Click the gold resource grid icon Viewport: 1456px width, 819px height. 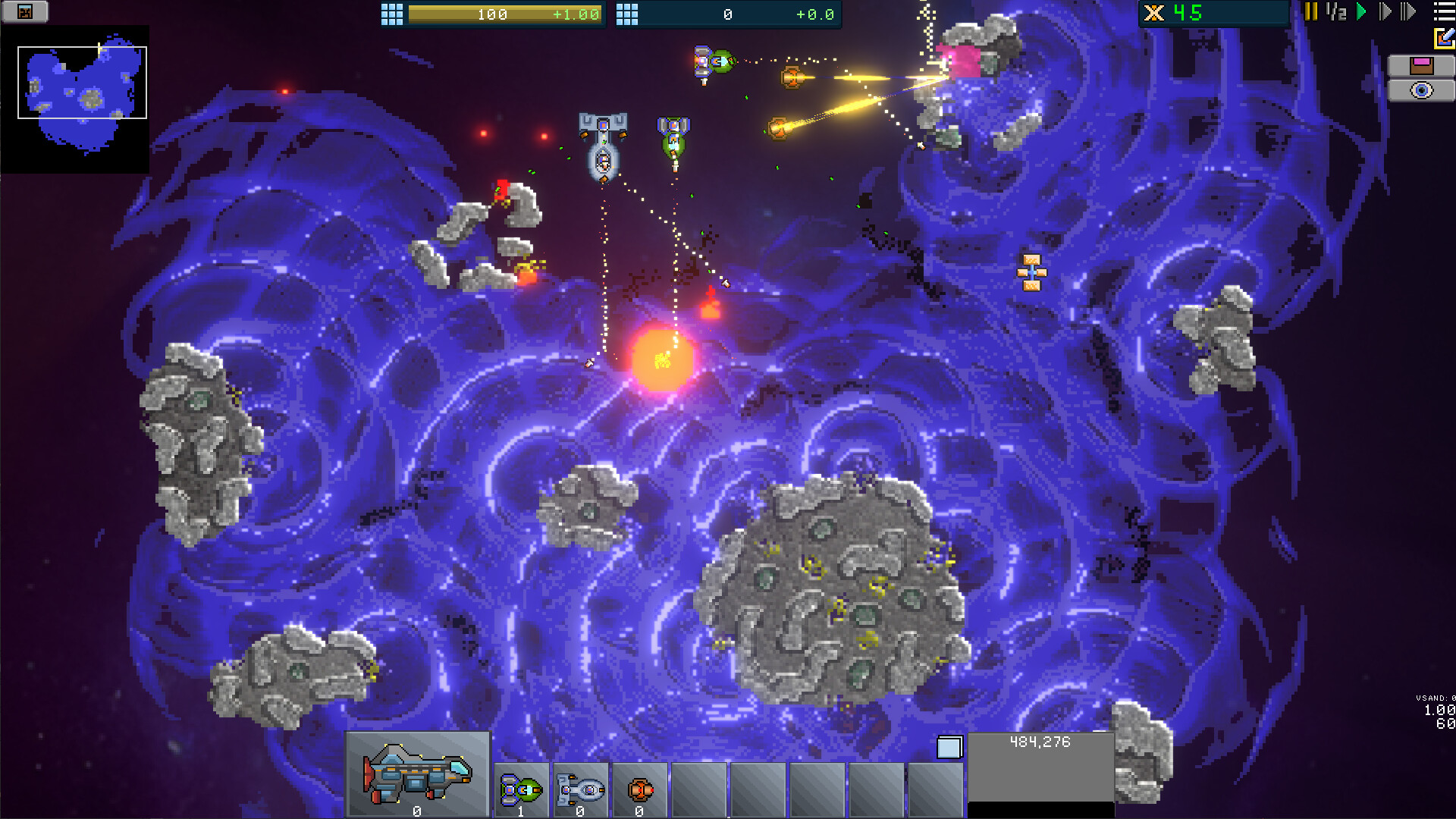[x=391, y=14]
